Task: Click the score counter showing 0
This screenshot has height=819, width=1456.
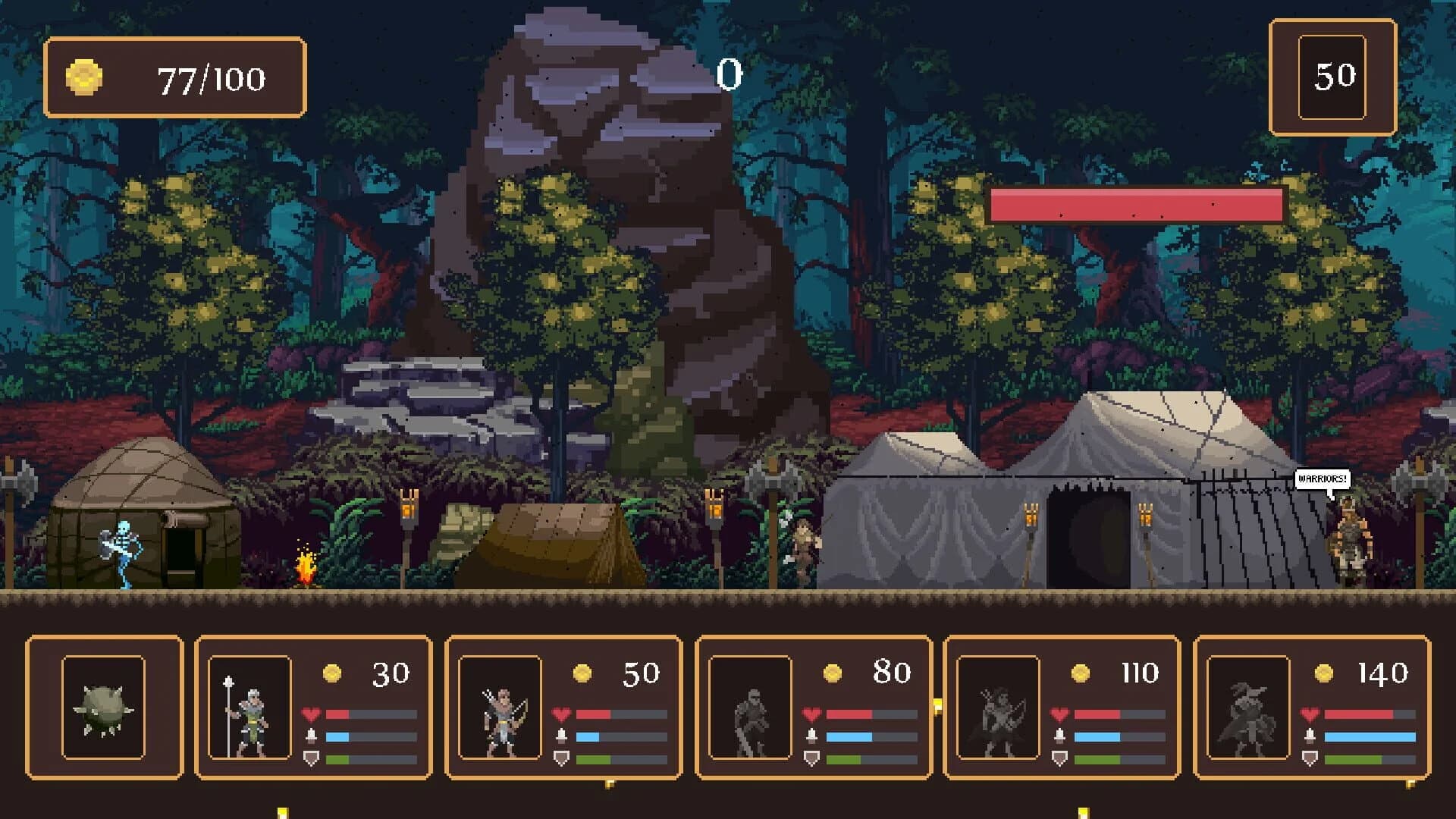Action: (730, 74)
